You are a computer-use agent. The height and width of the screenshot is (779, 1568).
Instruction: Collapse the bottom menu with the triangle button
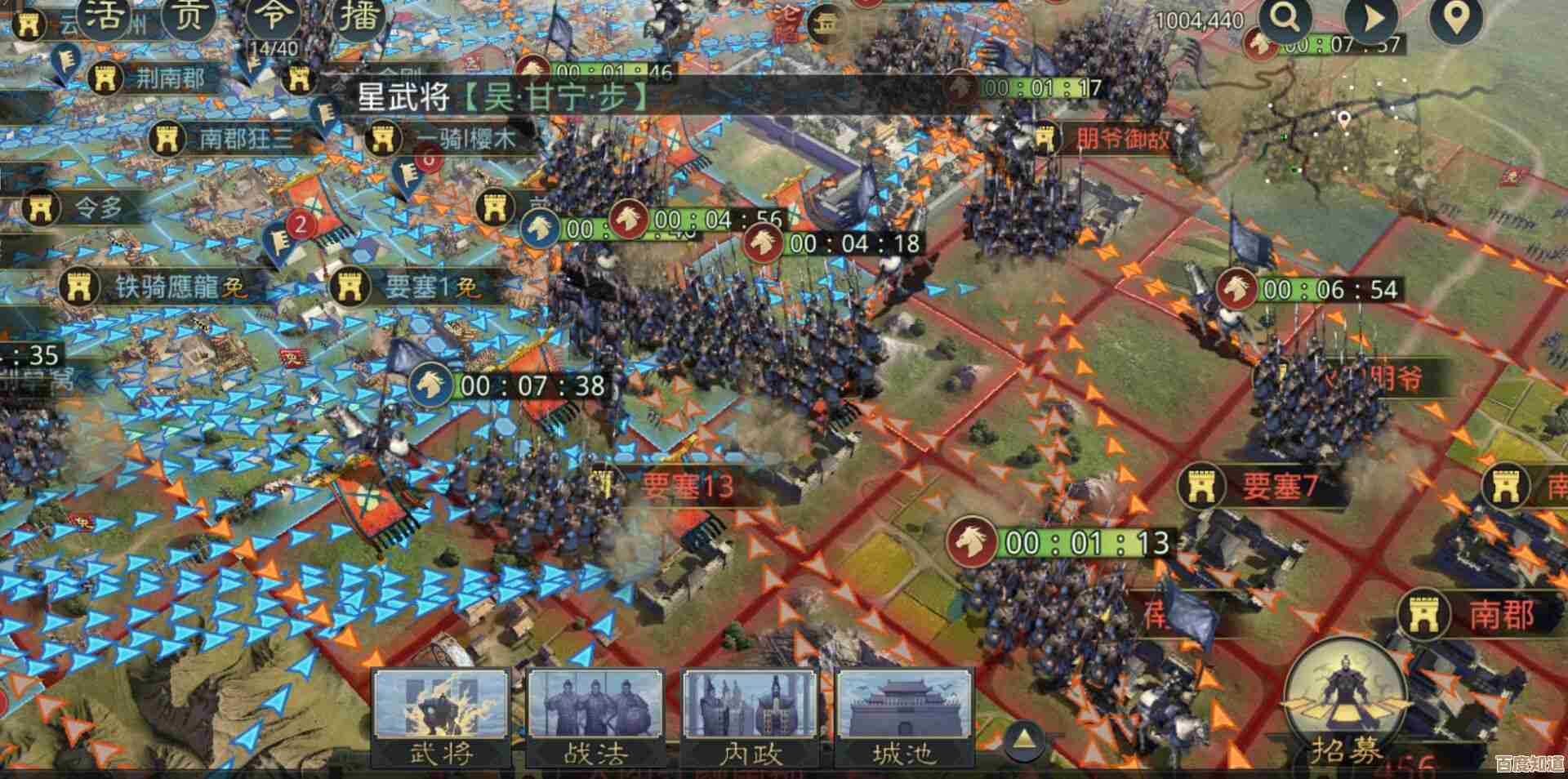pos(1023,740)
